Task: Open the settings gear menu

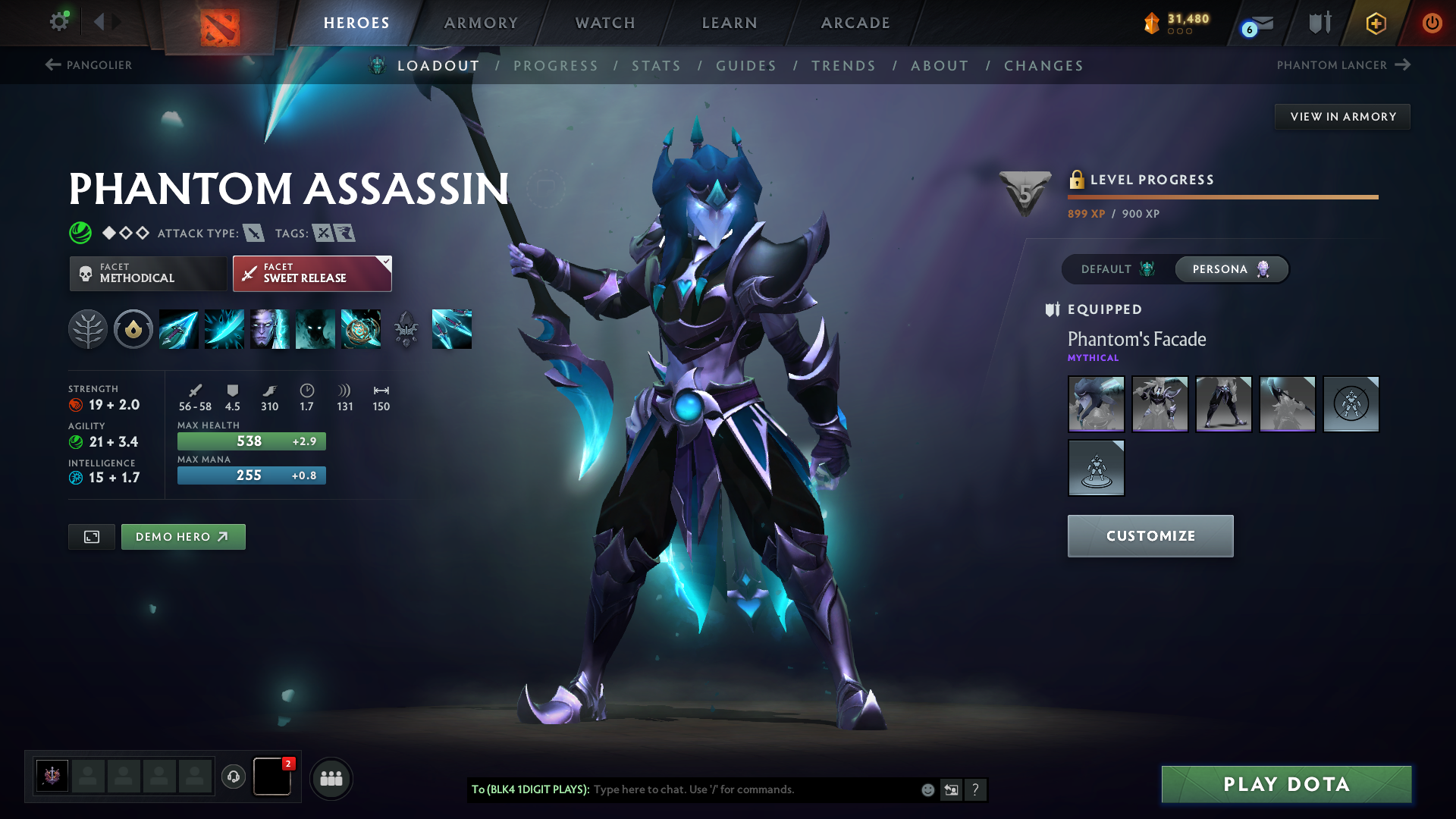Action: pyautogui.click(x=59, y=22)
